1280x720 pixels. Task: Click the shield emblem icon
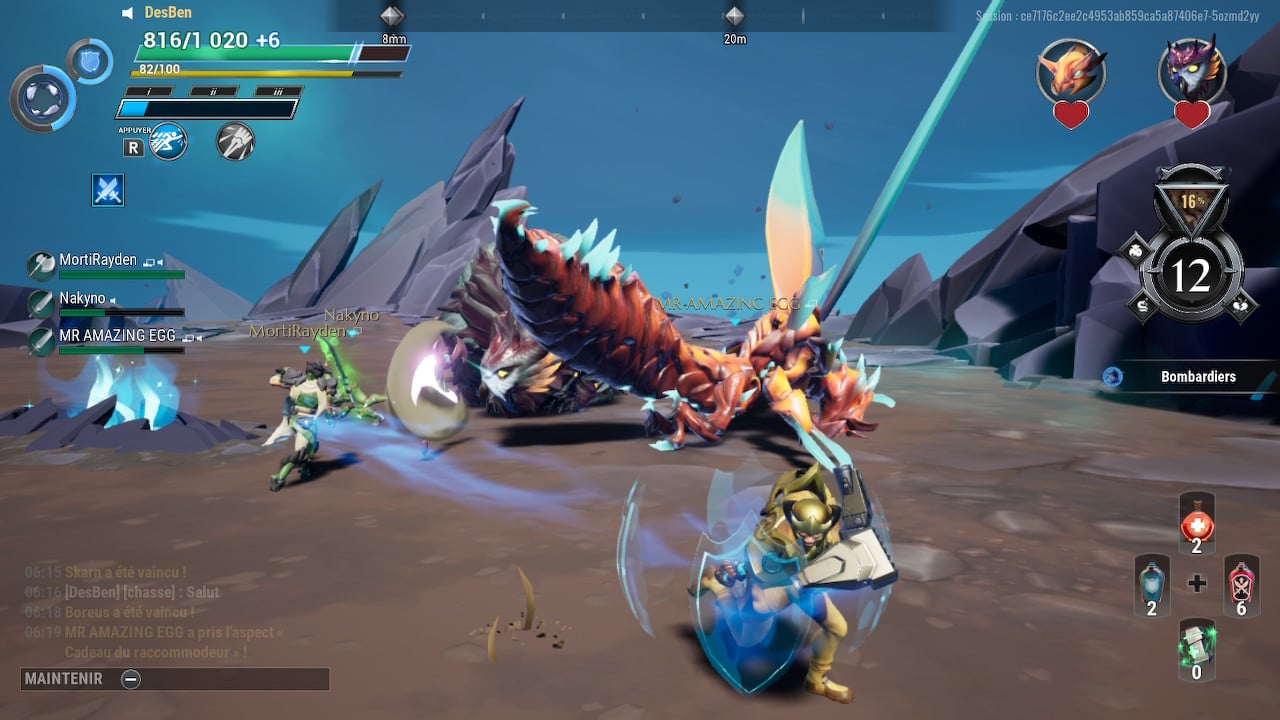tap(90, 60)
